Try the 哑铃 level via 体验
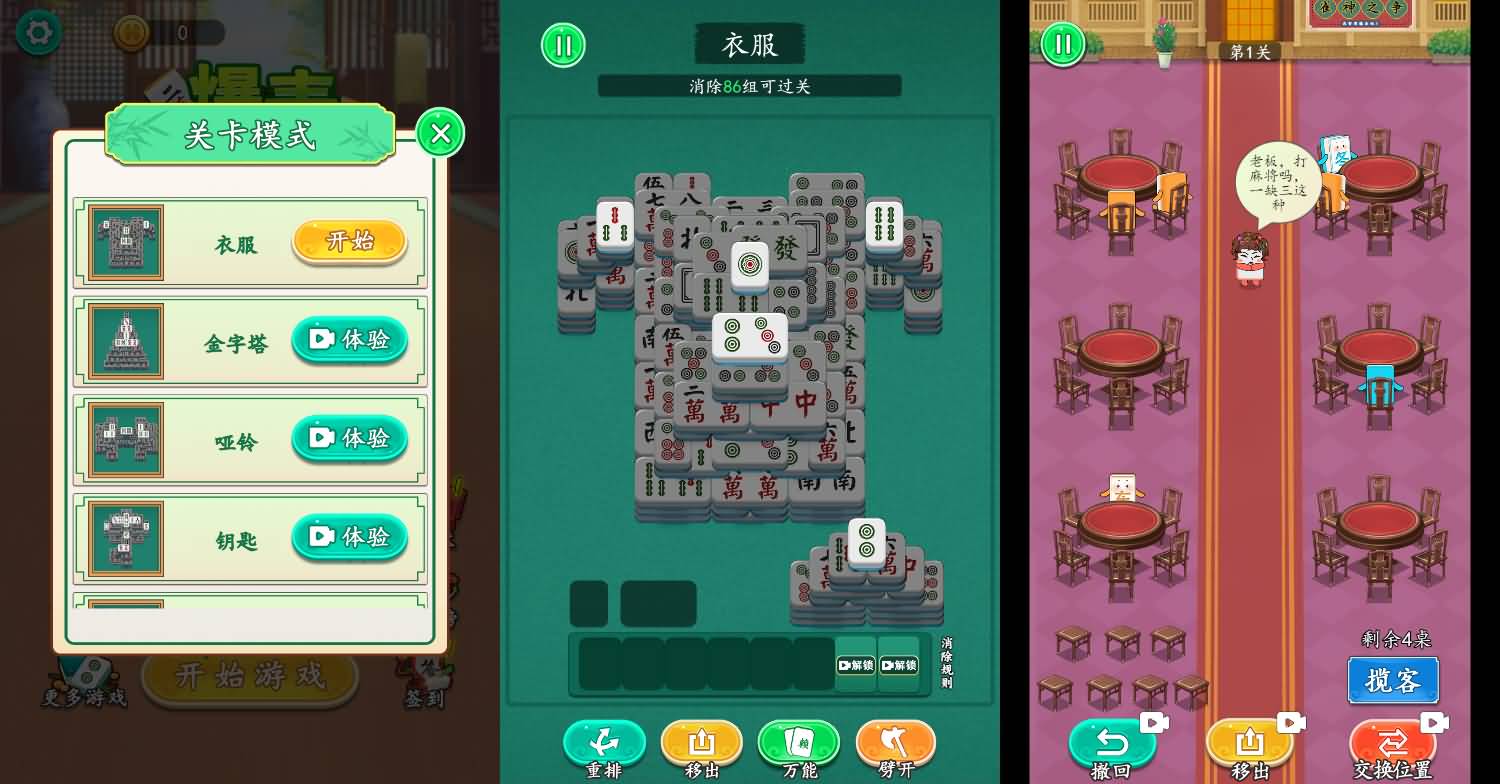Screen dimensions: 1500x784 pyautogui.click(x=350, y=438)
